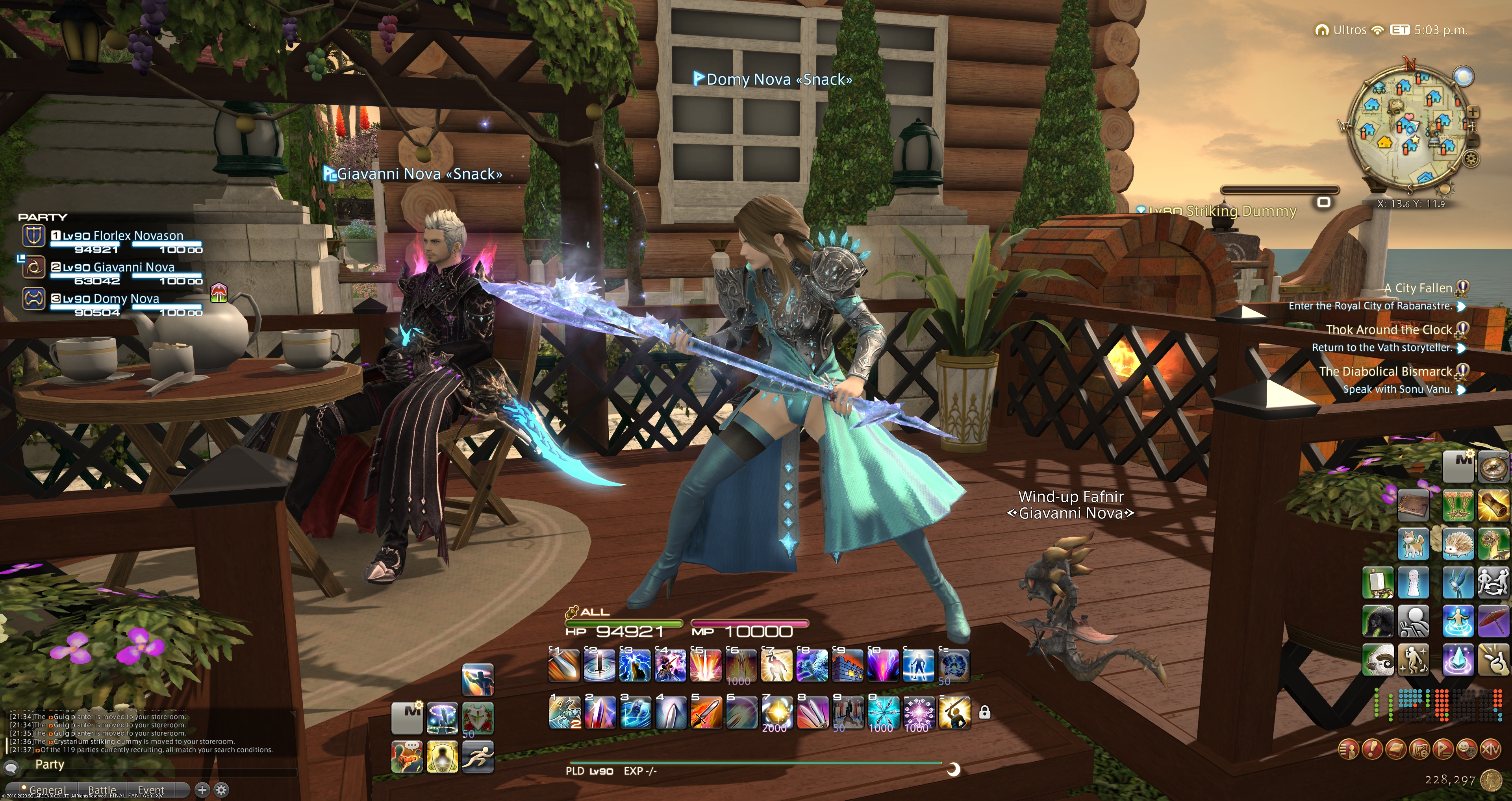Use the flaming sword ability
The image size is (1512, 801).
[706, 712]
